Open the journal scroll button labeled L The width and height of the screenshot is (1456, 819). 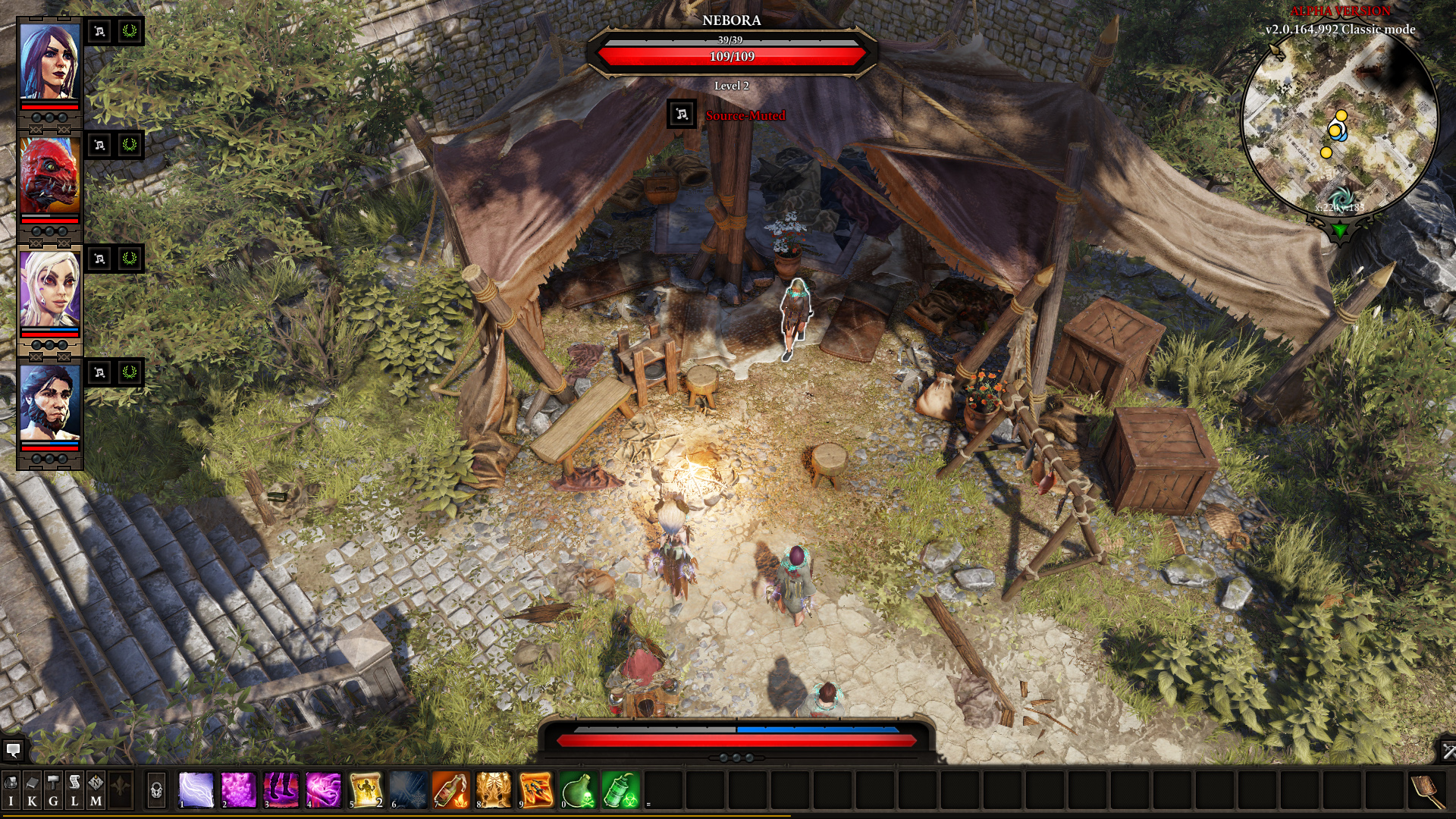pos(74,791)
